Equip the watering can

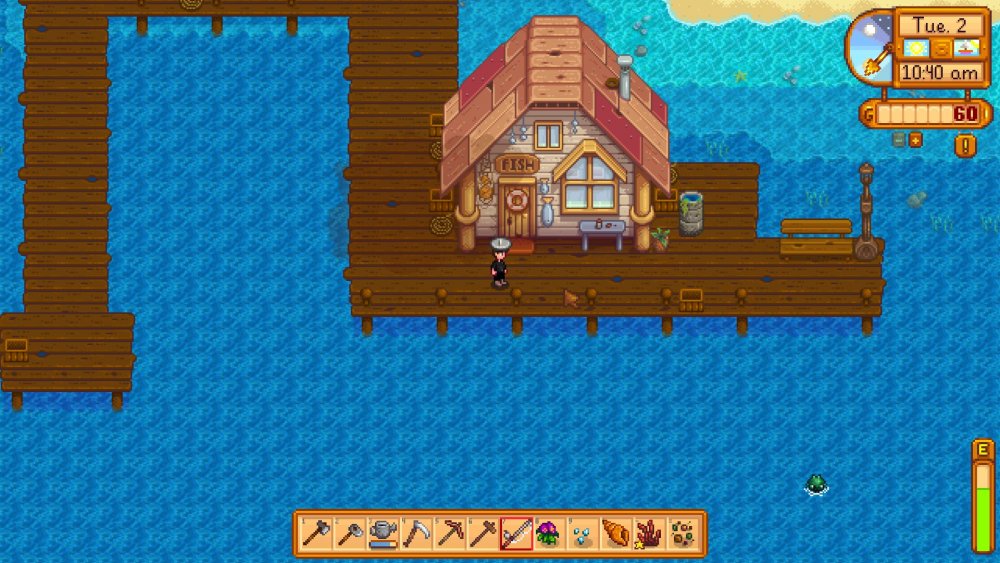pos(382,534)
